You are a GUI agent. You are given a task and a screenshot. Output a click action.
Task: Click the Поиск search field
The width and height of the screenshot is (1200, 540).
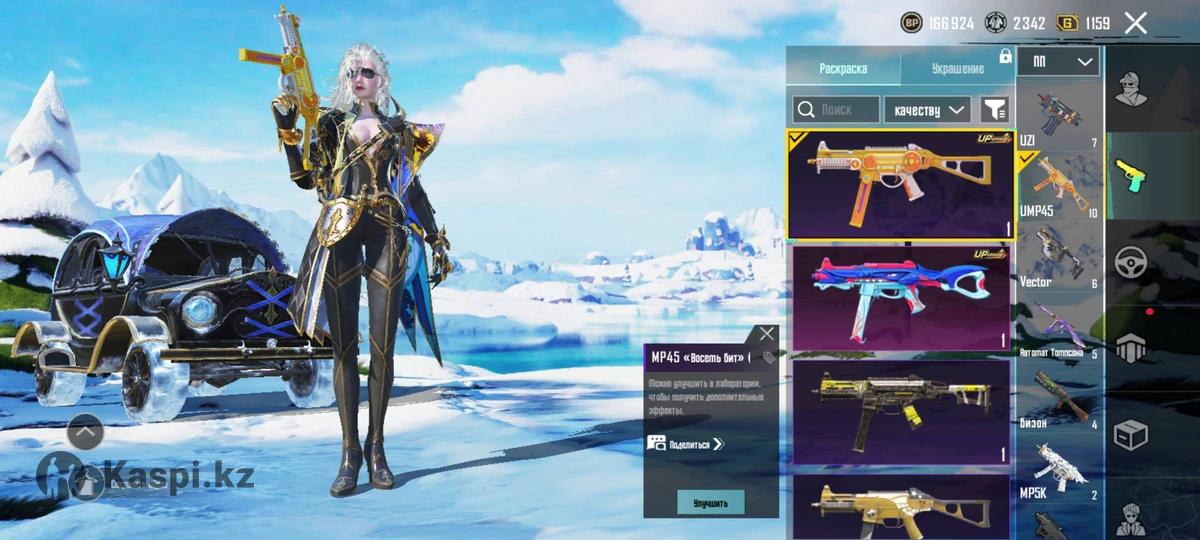(837, 109)
